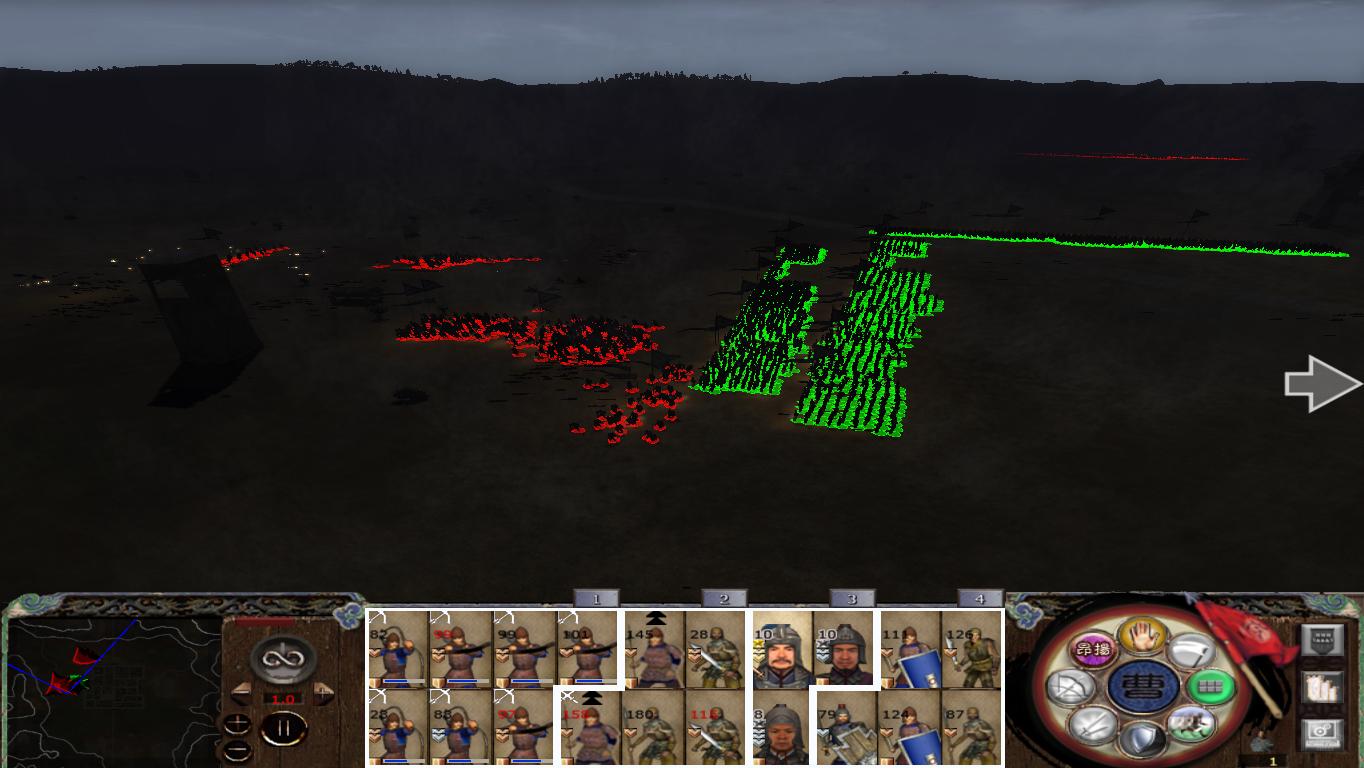Screen dimensions: 1364x768
Task: Toggle unlimited battle time infinity symbol
Action: (x=283, y=658)
